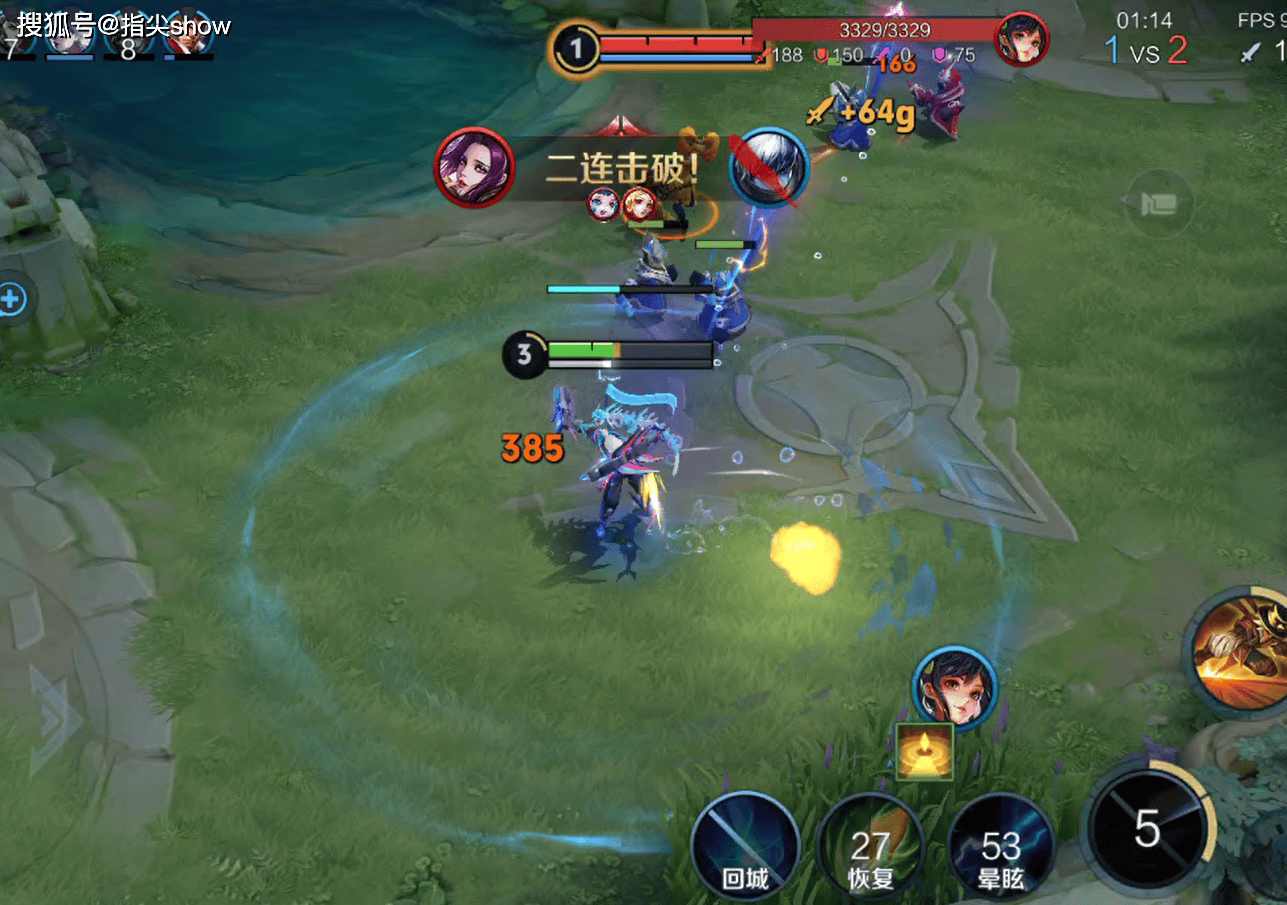Select the teammate portrait with red collar
The image size is (1287, 905).
point(188,33)
